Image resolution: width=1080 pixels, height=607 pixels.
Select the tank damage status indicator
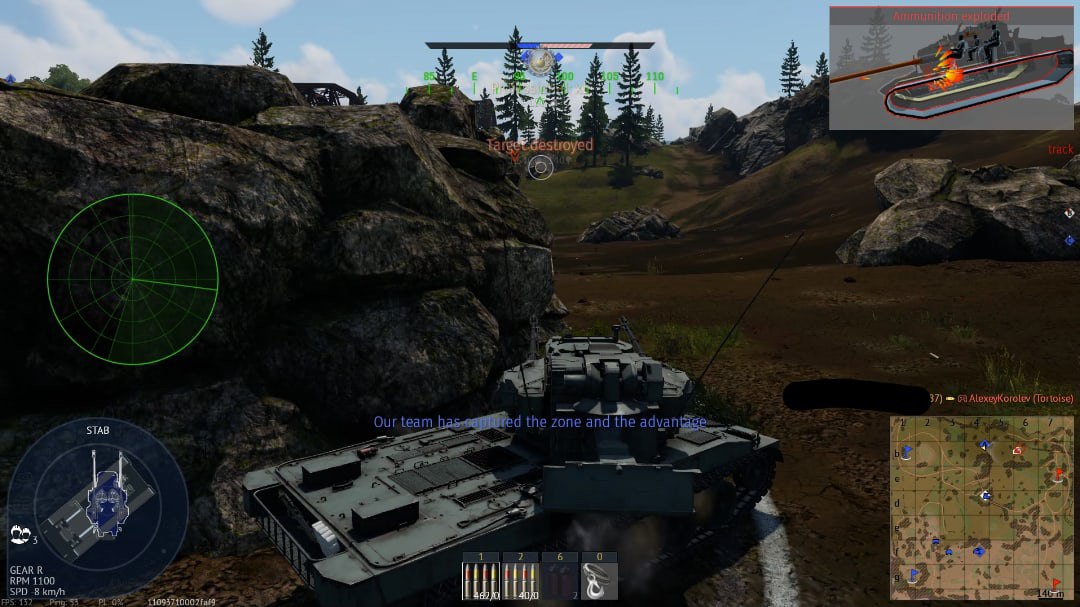(x=98, y=494)
